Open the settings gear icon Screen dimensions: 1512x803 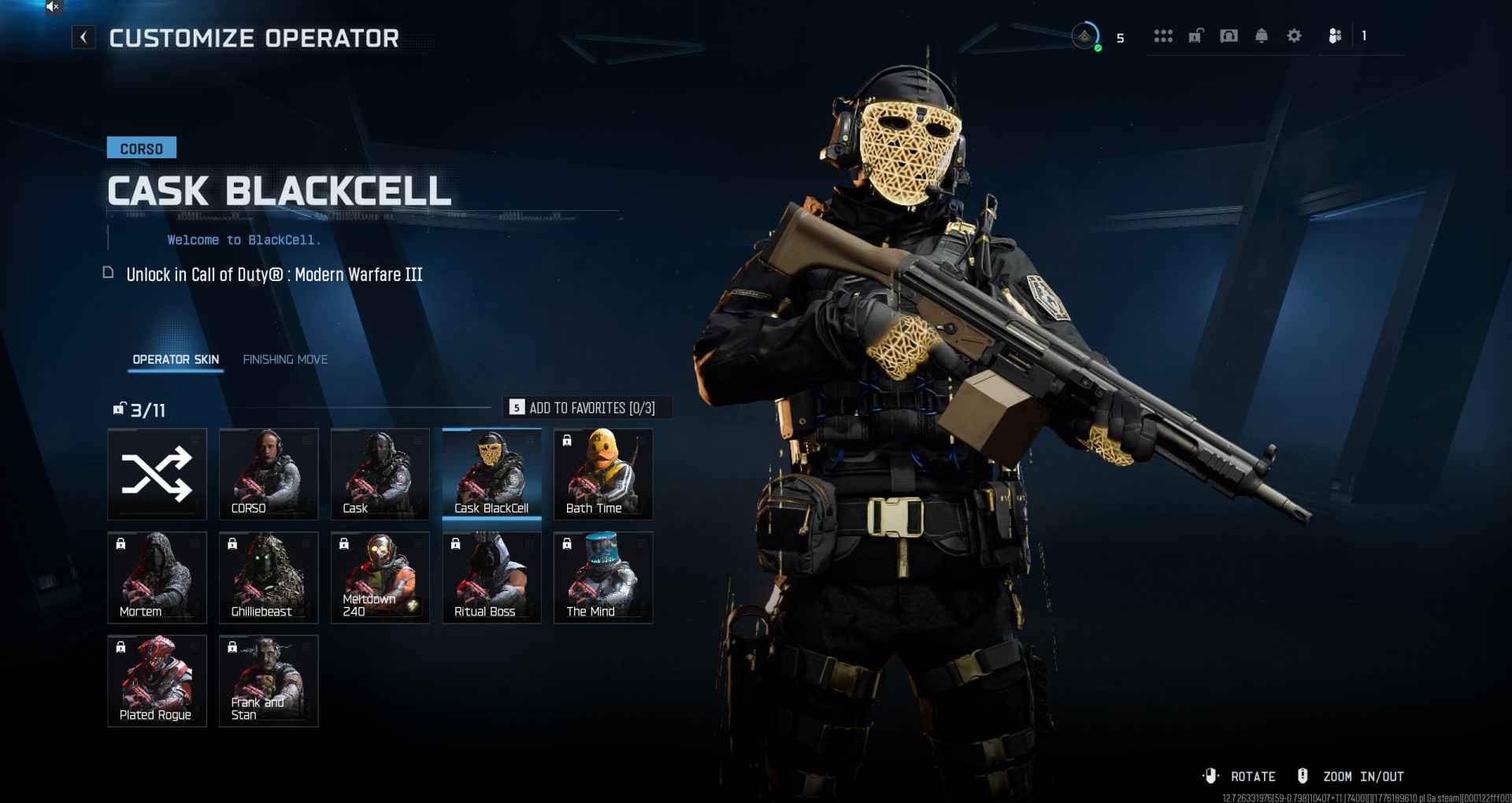coord(1294,36)
